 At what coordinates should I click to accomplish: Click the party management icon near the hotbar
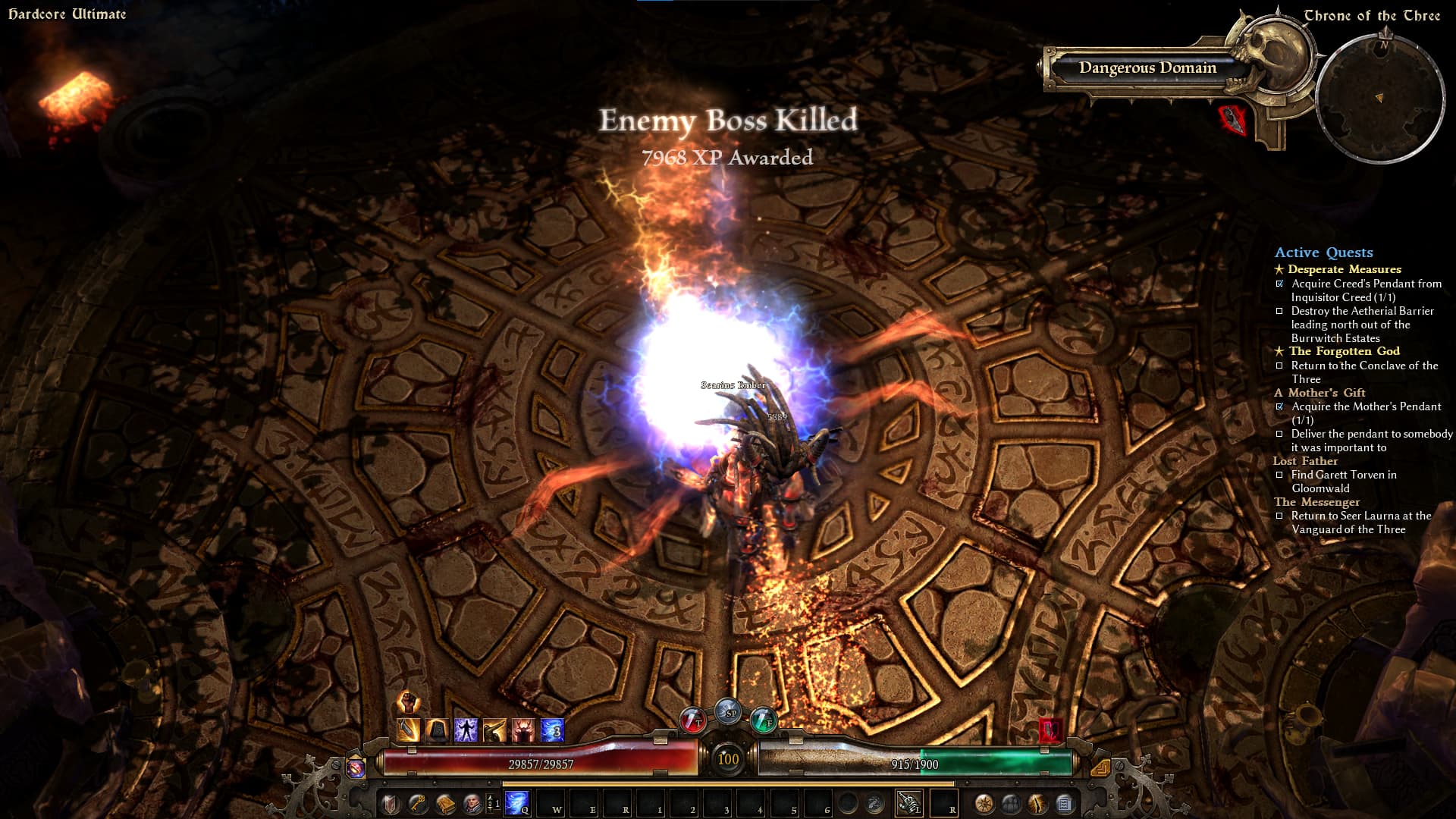(1010, 802)
